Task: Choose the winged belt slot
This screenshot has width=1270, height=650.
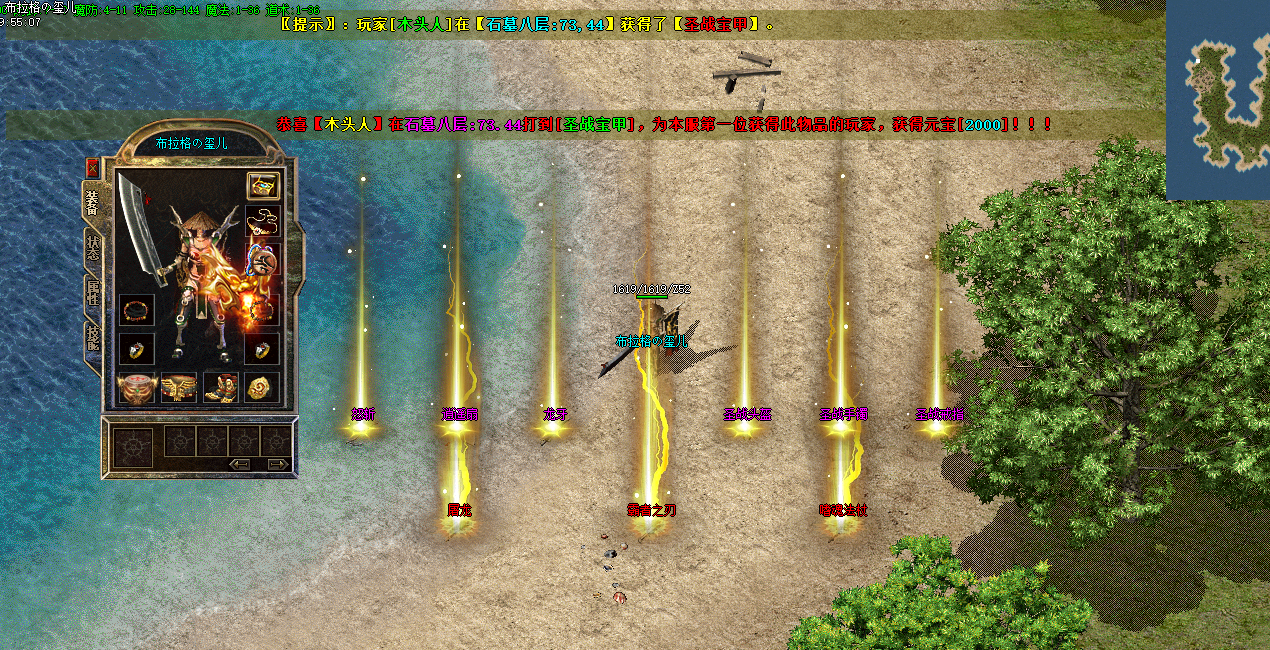Action: [178, 387]
